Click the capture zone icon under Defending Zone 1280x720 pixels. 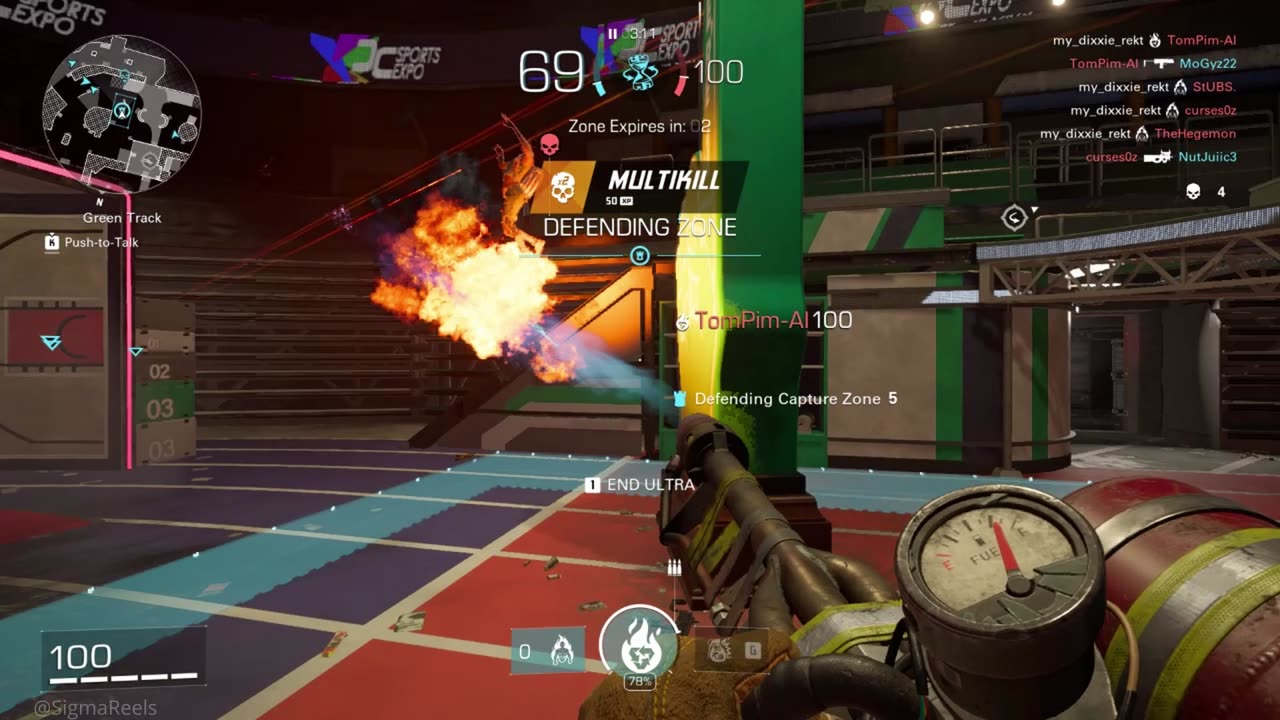(640, 256)
